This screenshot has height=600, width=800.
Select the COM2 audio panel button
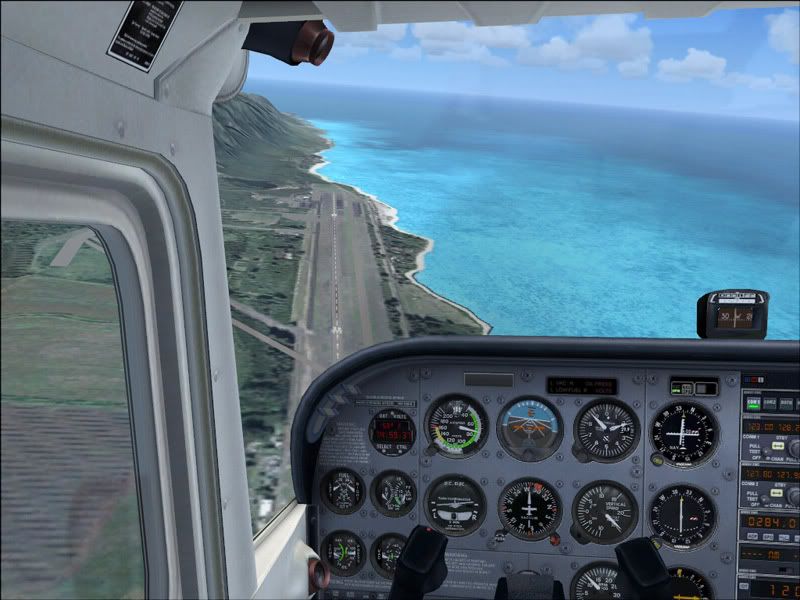coord(771,404)
